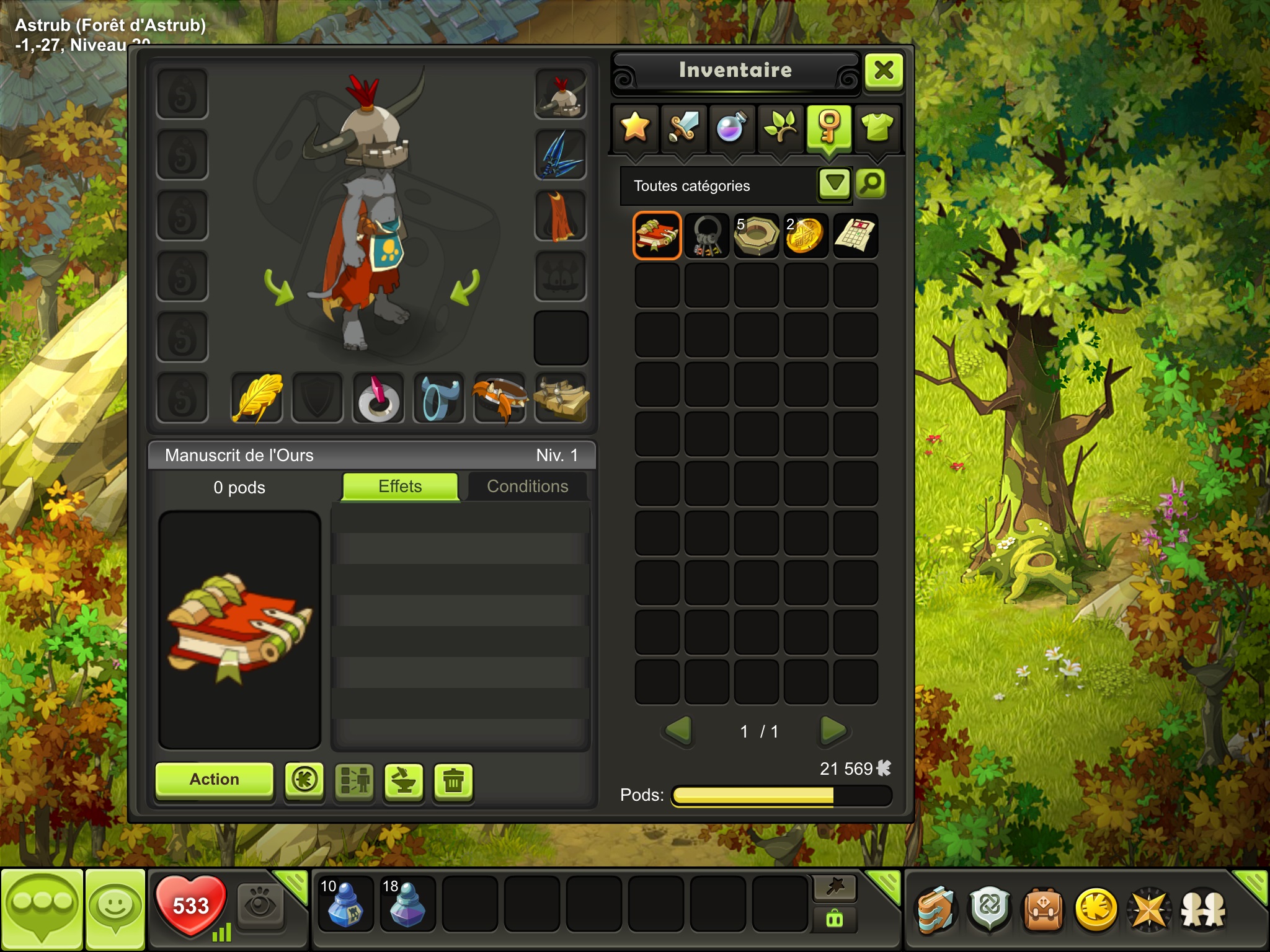Open the Toutes catégories dropdown
Image resolution: width=1270 pixels, height=952 pixels.
834,183
